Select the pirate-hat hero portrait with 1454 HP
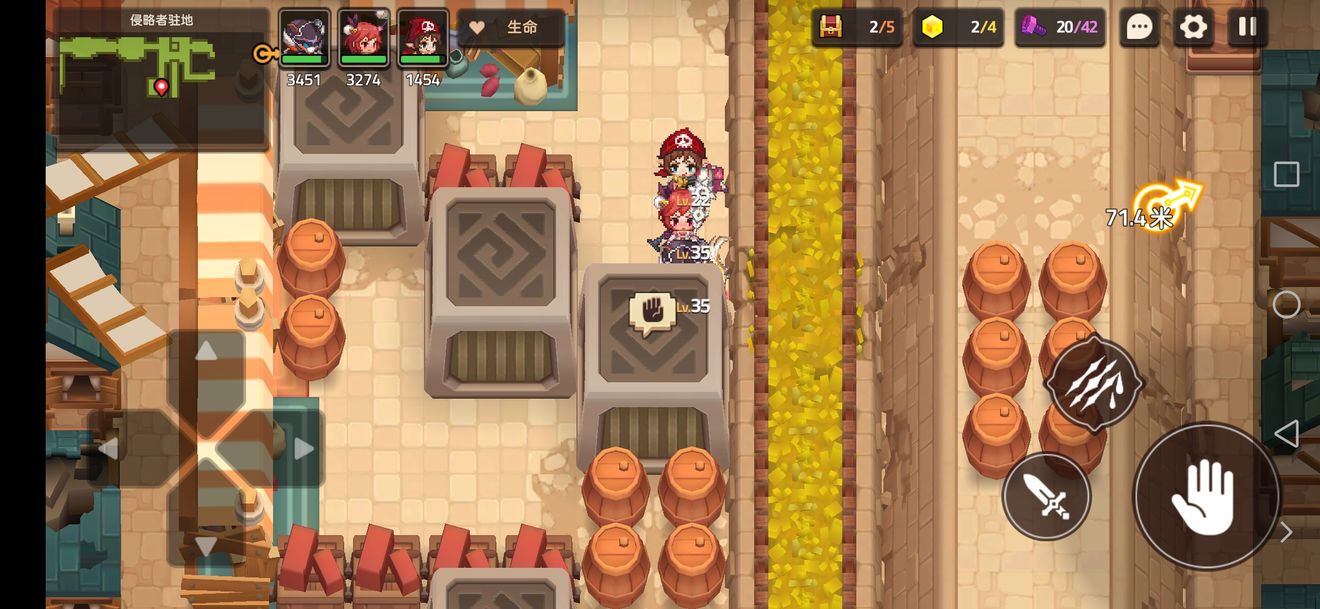Viewport: 1320px width, 609px height. click(423, 39)
